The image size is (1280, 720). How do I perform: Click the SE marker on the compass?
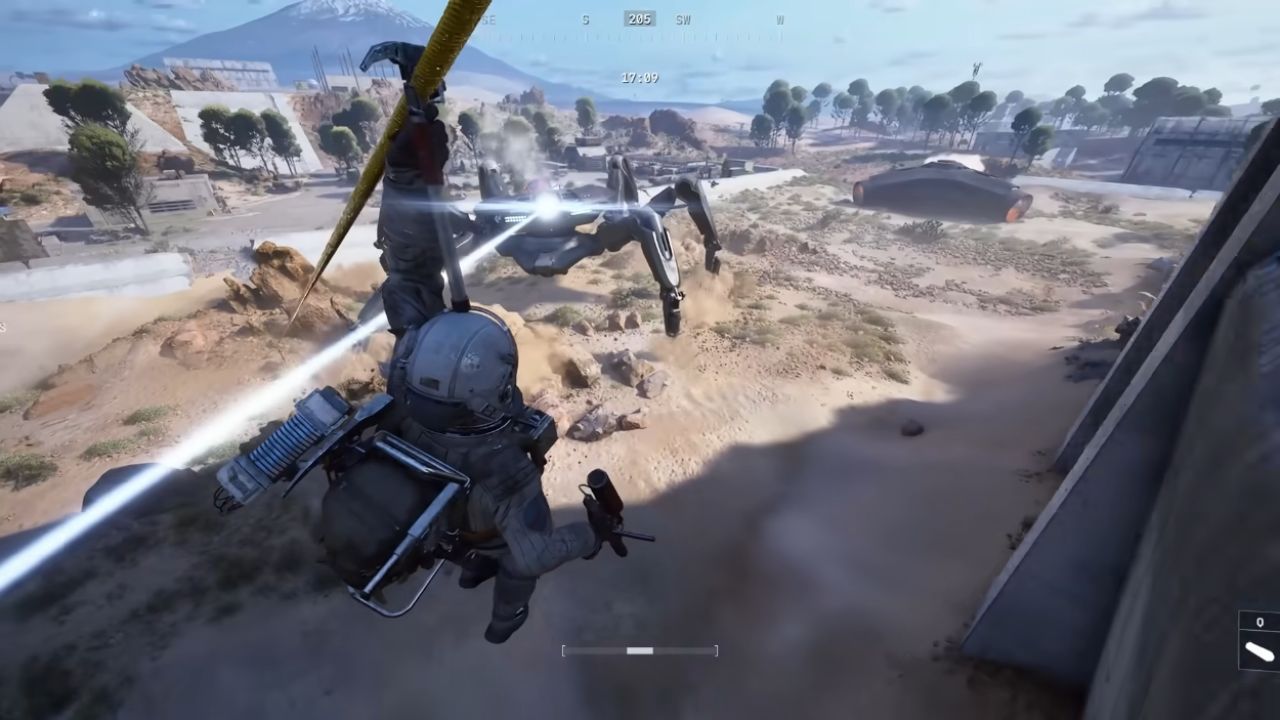[x=488, y=19]
